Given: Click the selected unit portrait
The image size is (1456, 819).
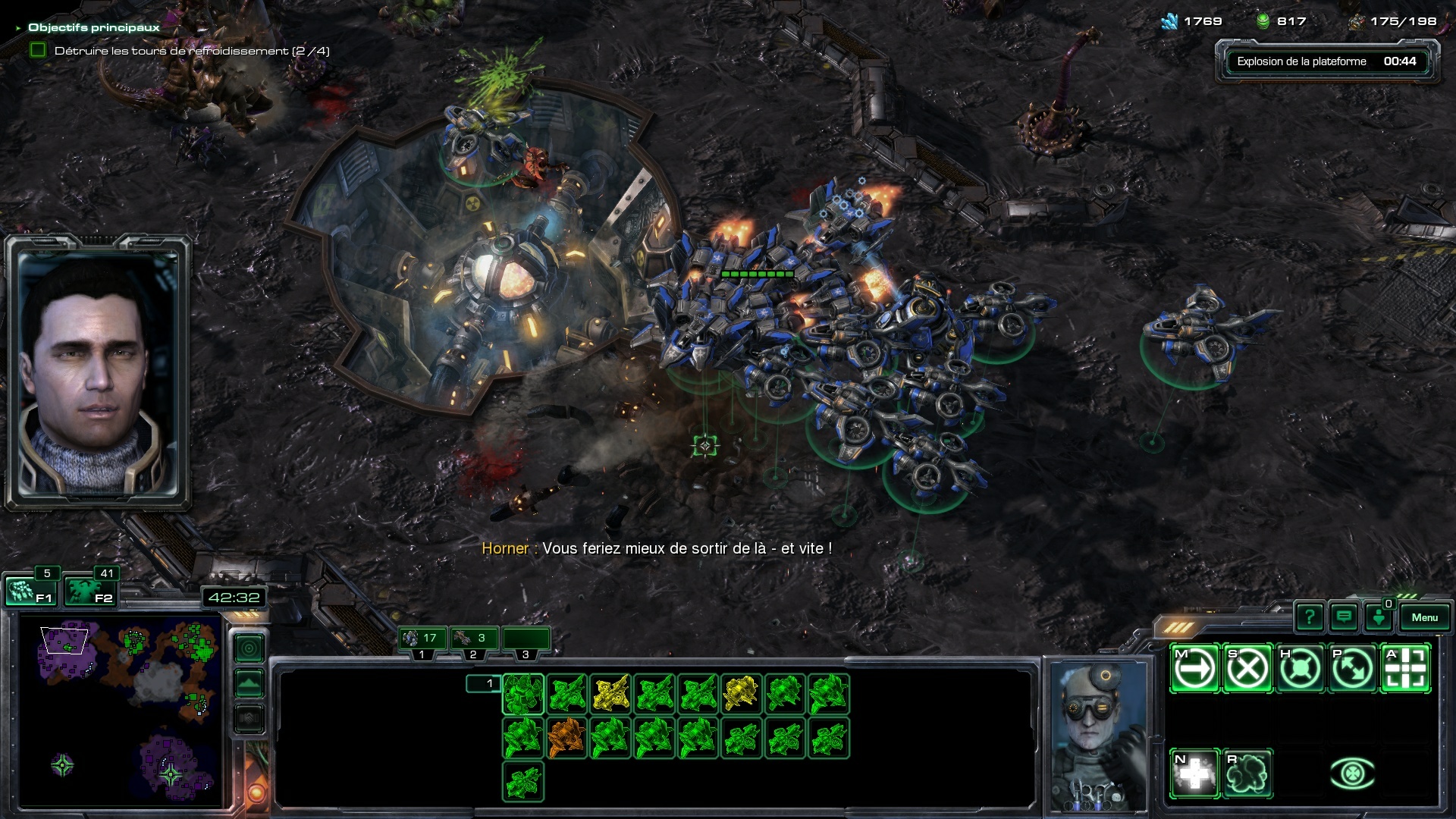Looking at the screenshot, I should [x=1097, y=734].
